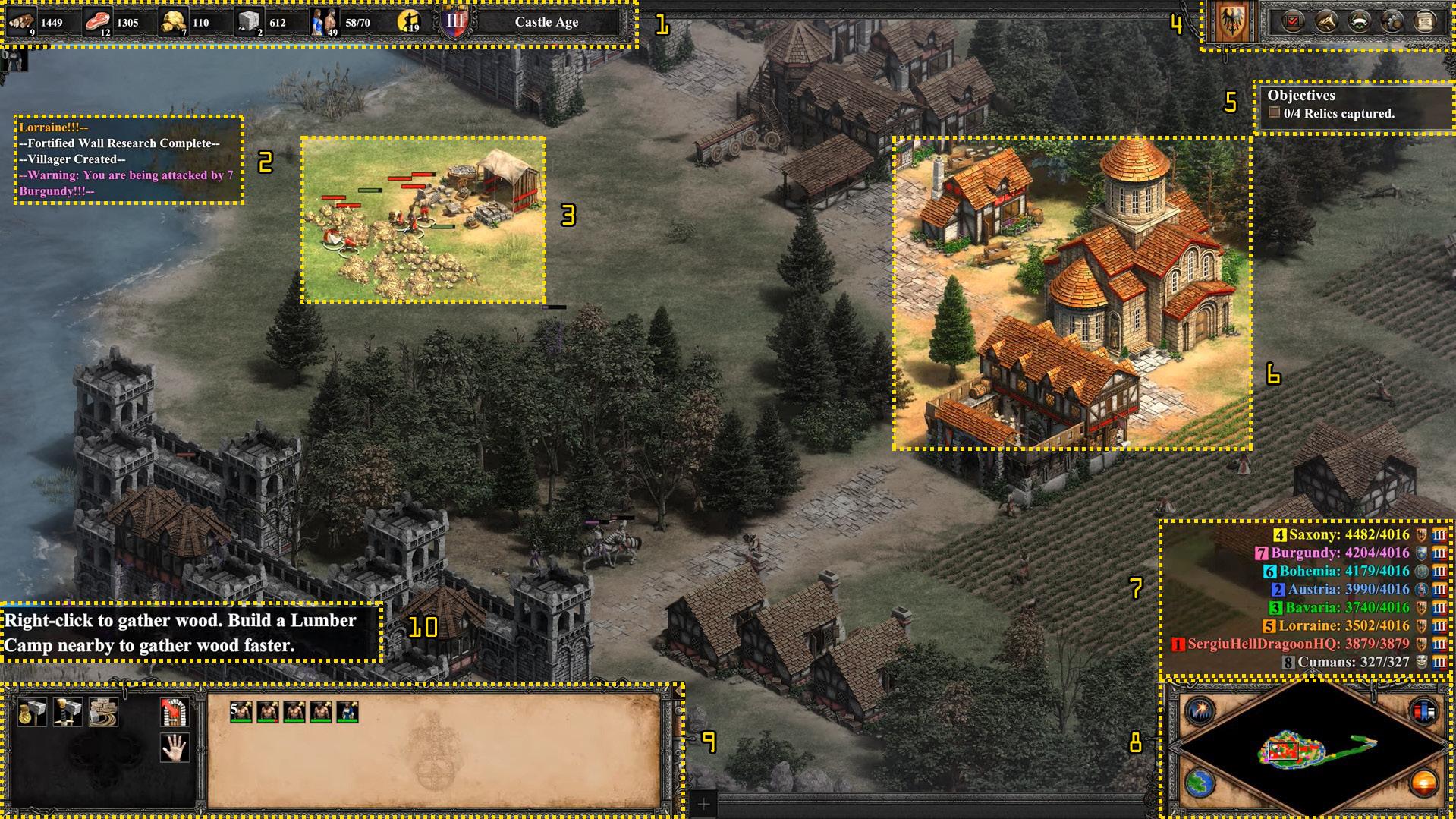Open the economic buildings build menu
The height and width of the screenshot is (819, 1456).
point(33,712)
